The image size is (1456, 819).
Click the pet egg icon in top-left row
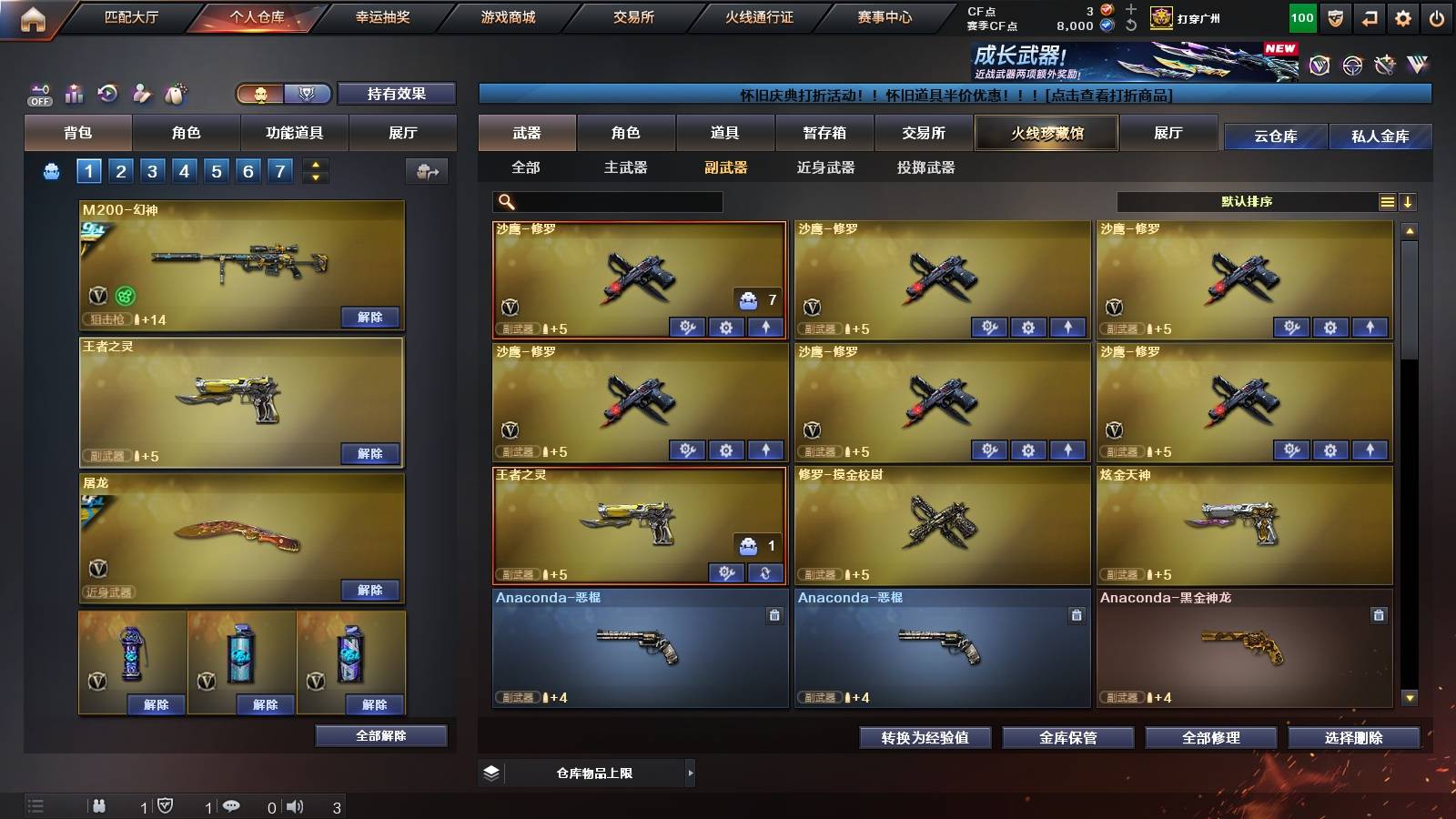173,93
